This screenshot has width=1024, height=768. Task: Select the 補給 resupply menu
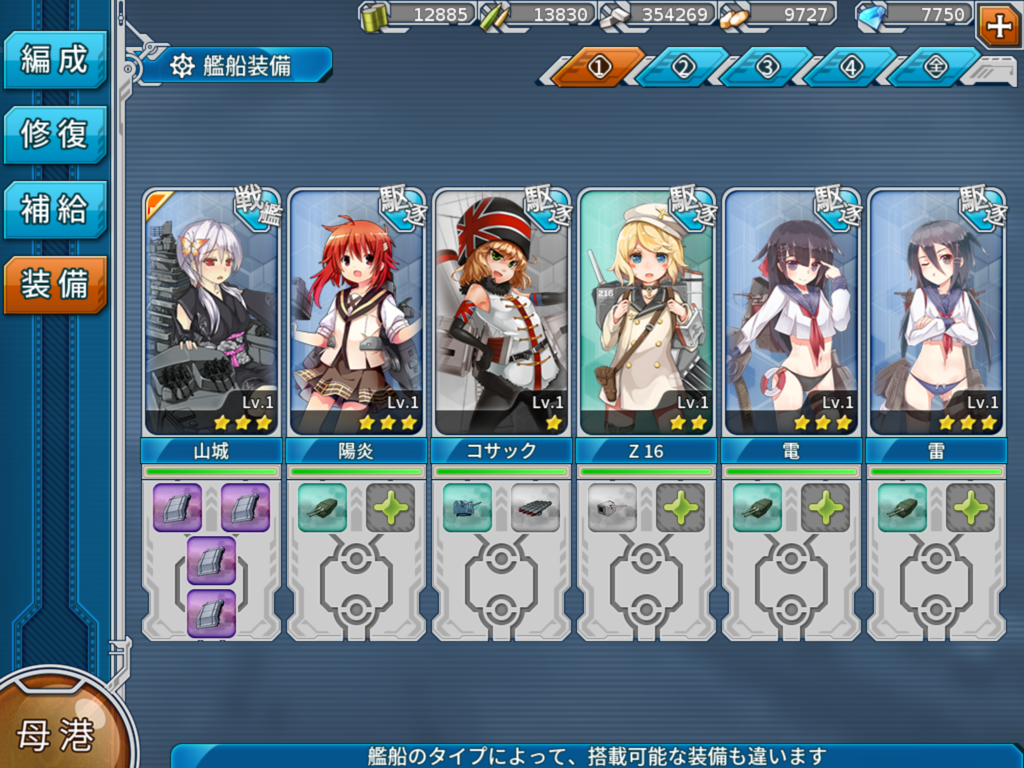(x=55, y=209)
